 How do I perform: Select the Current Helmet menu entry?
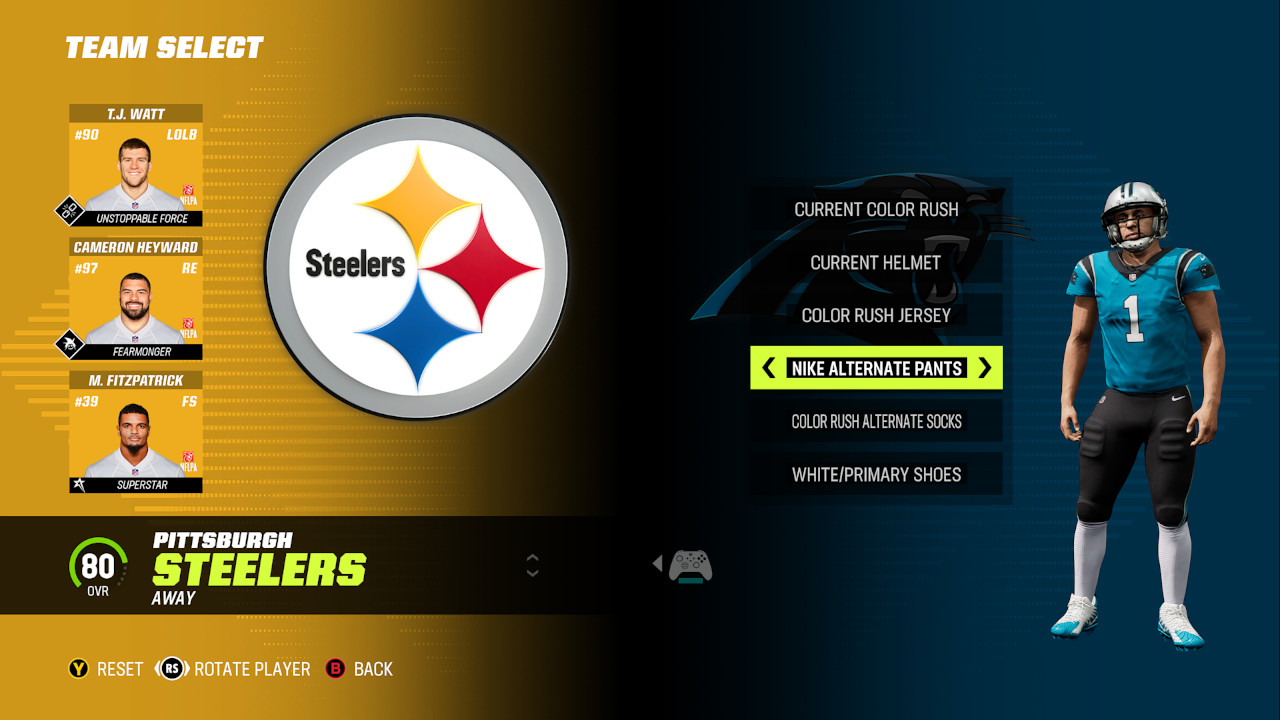[876, 263]
